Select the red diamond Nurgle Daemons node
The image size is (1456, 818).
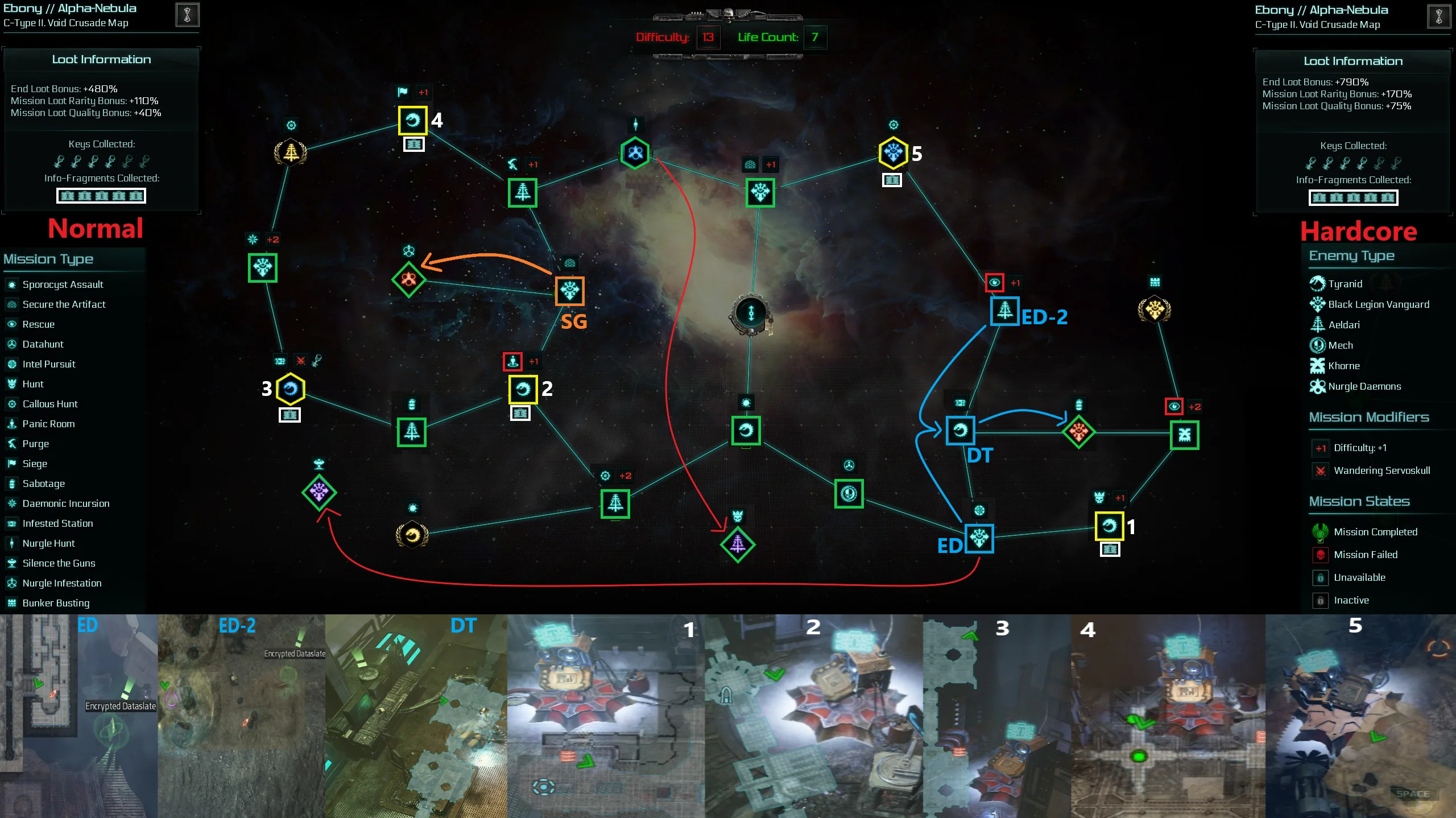tap(408, 279)
